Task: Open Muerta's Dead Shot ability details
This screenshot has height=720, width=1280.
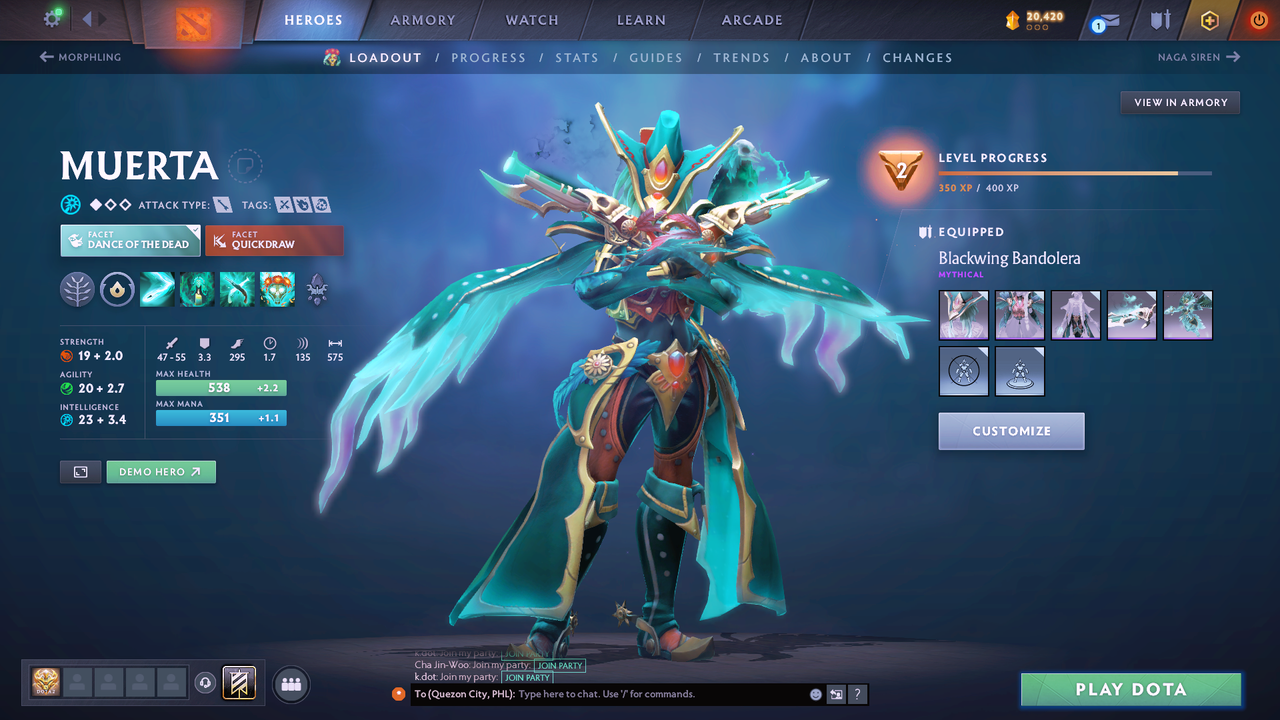Action: (x=156, y=289)
